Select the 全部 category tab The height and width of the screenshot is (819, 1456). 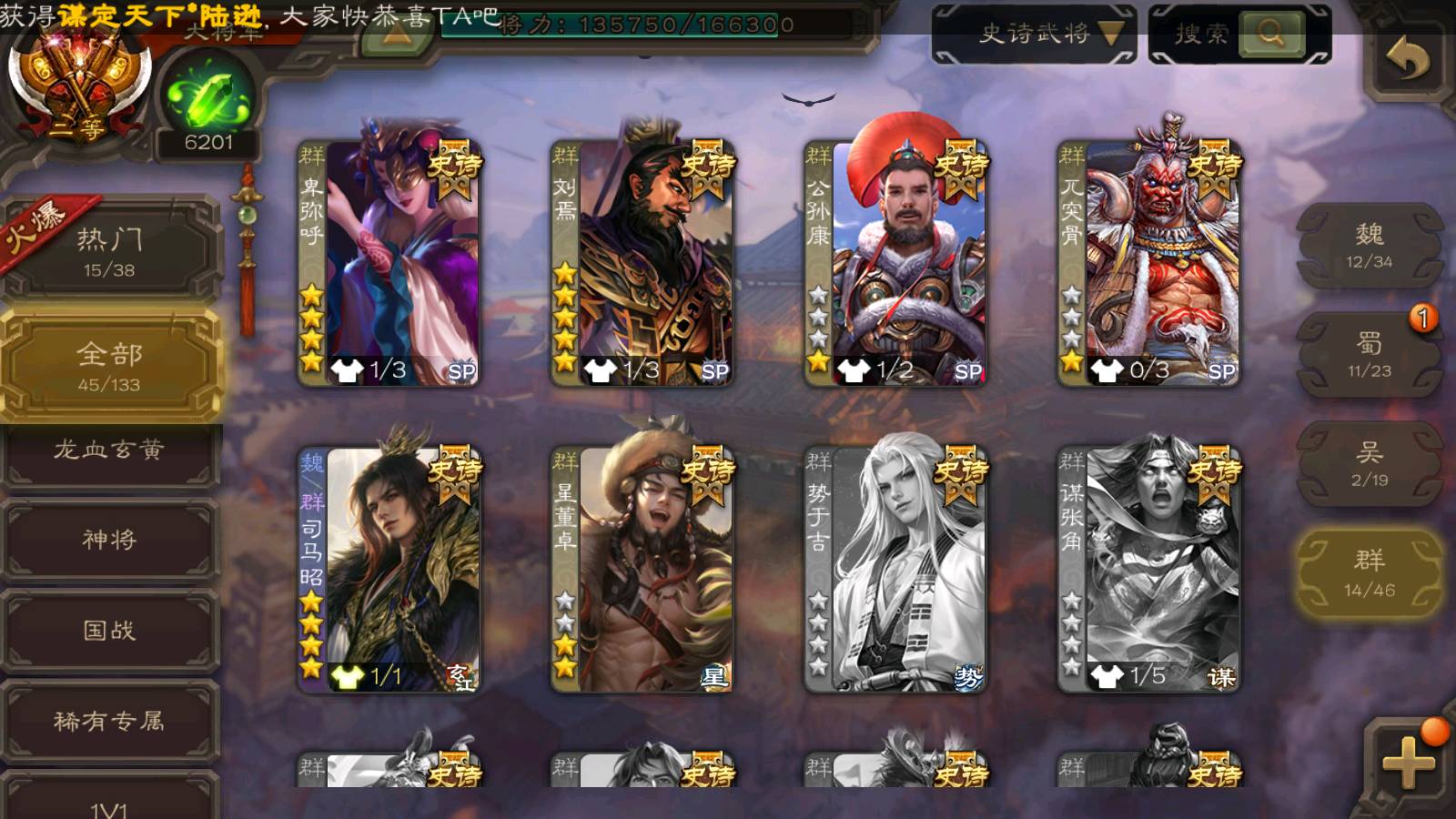pyautogui.click(x=109, y=365)
